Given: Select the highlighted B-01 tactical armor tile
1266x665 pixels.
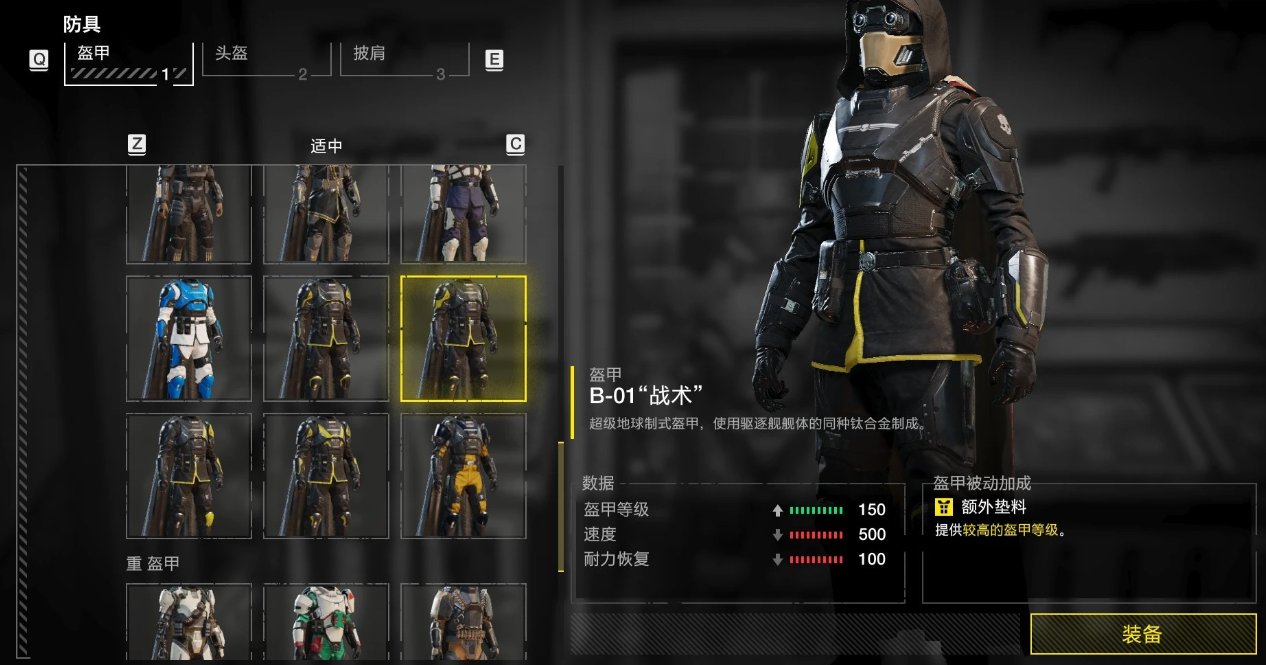Looking at the screenshot, I should click(x=463, y=339).
